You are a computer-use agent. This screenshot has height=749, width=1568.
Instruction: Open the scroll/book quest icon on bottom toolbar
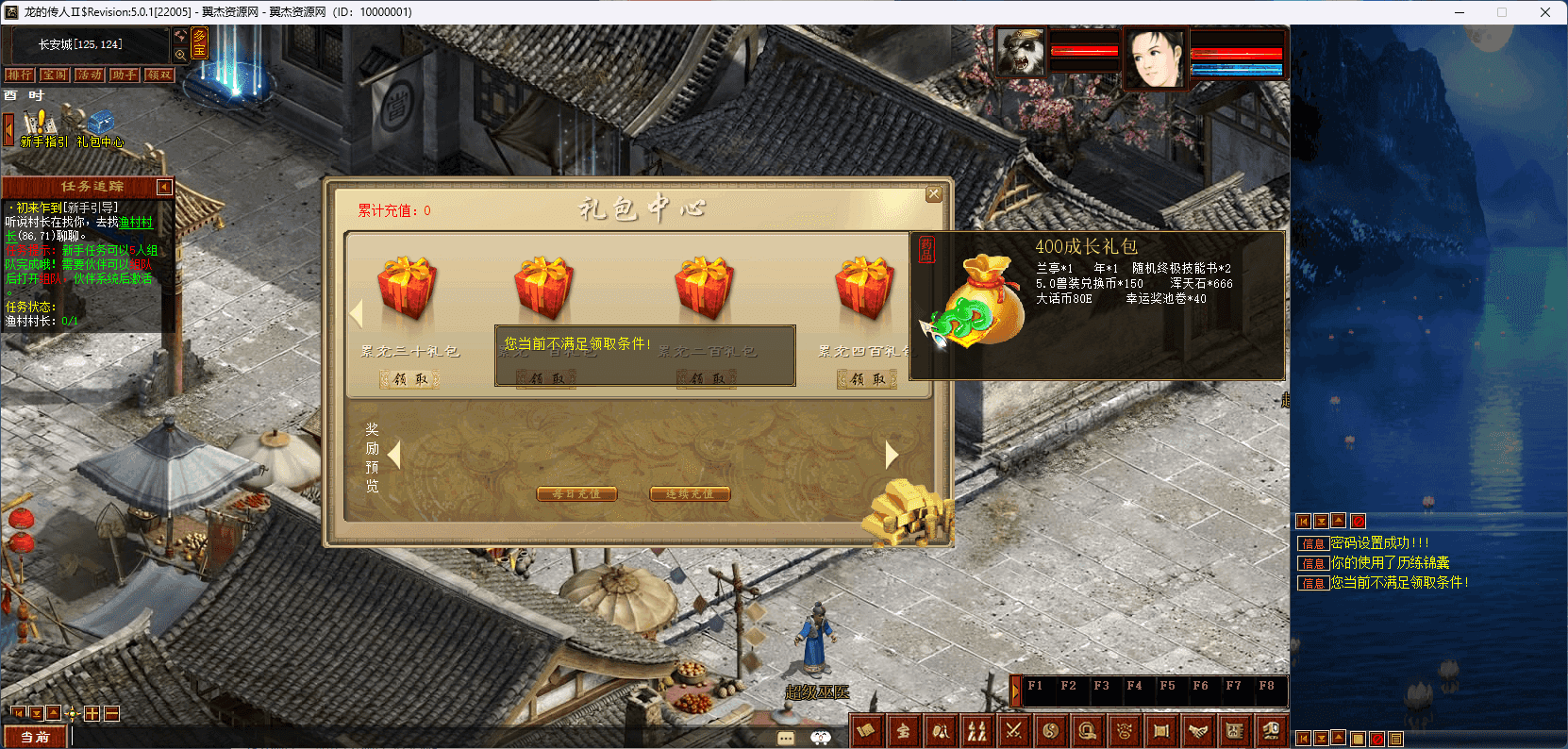867,731
